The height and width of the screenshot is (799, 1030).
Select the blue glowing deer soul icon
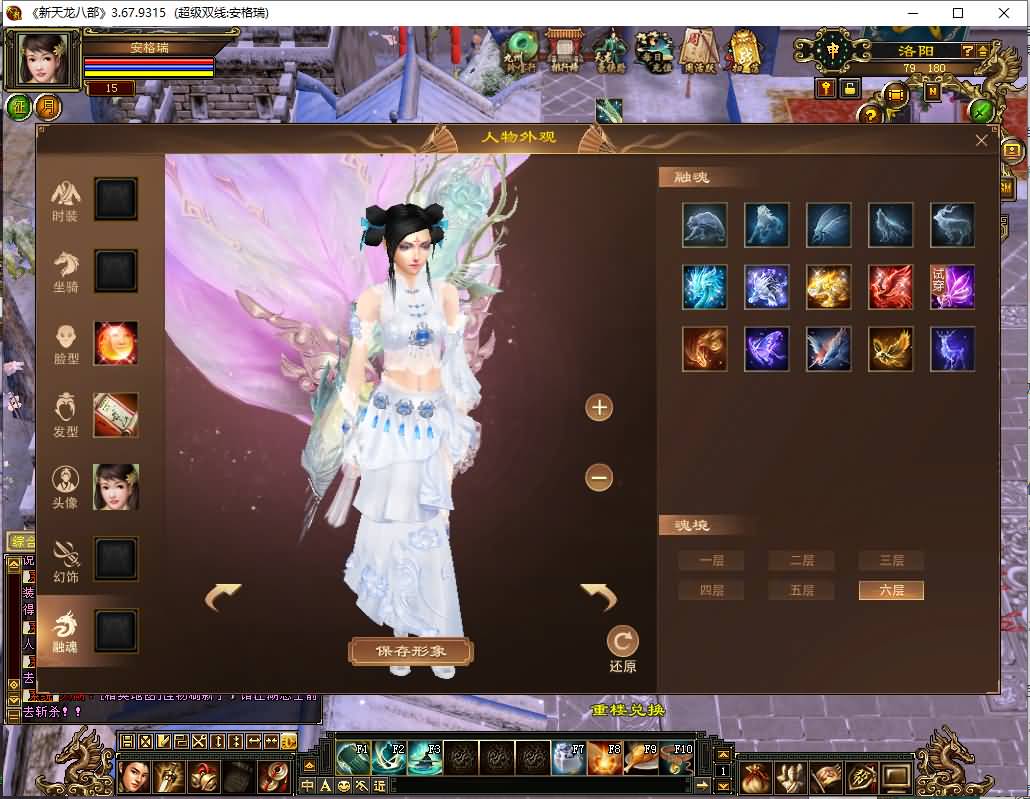(x=952, y=349)
